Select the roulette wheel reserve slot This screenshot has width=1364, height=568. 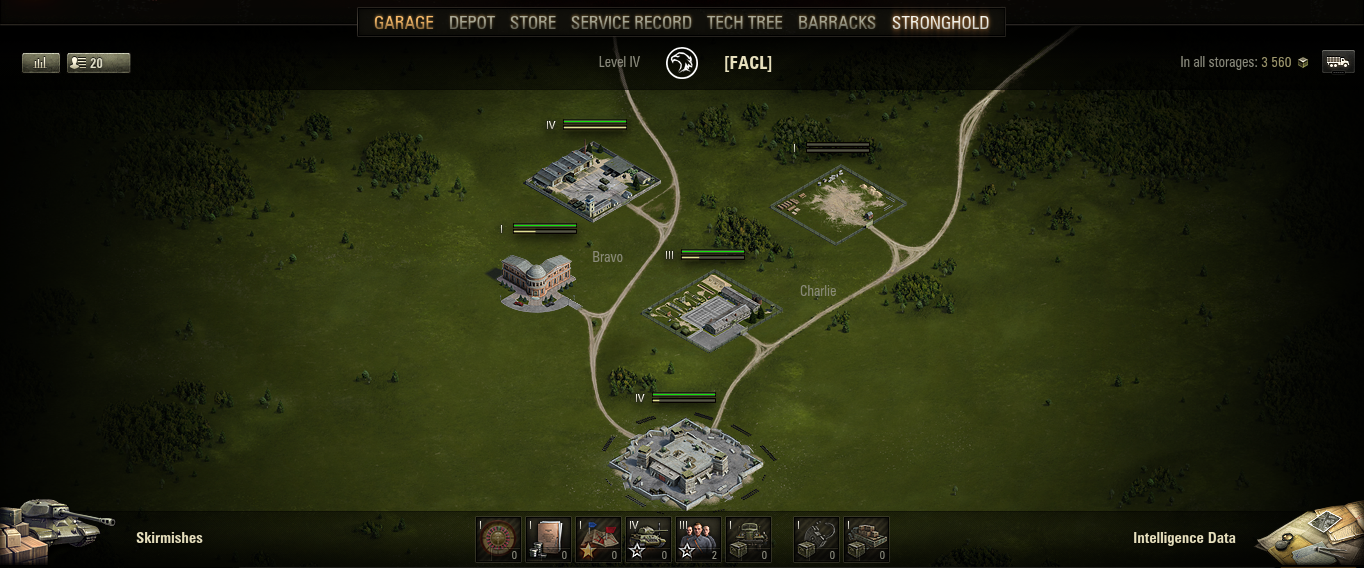(x=498, y=540)
